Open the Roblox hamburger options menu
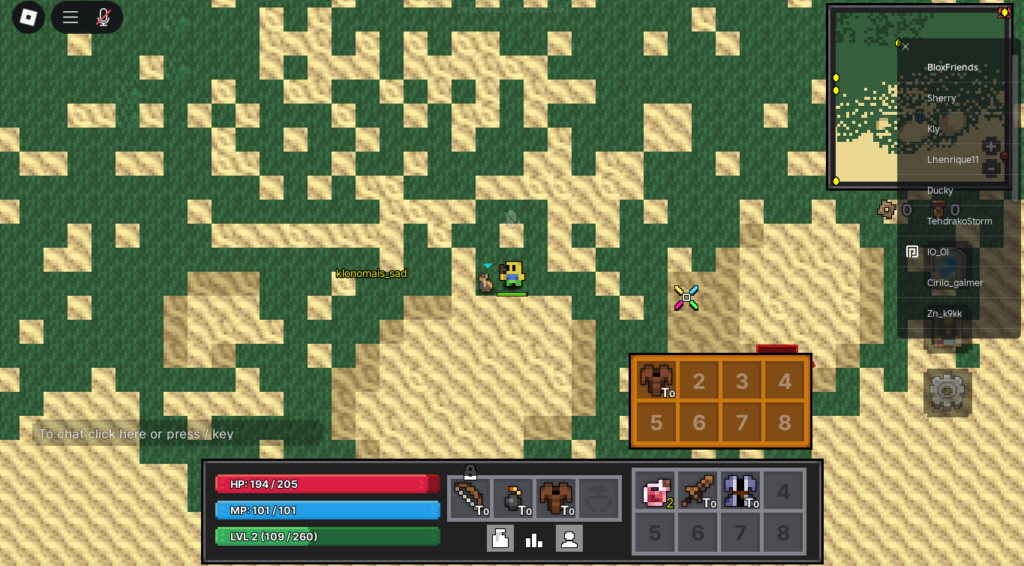1024x566 pixels. point(70,17)
